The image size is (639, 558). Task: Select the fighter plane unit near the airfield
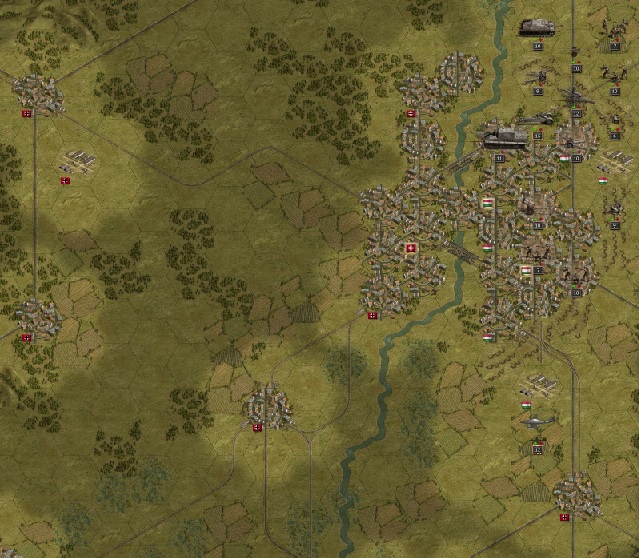pyautogui.click(x=537, y=424)
